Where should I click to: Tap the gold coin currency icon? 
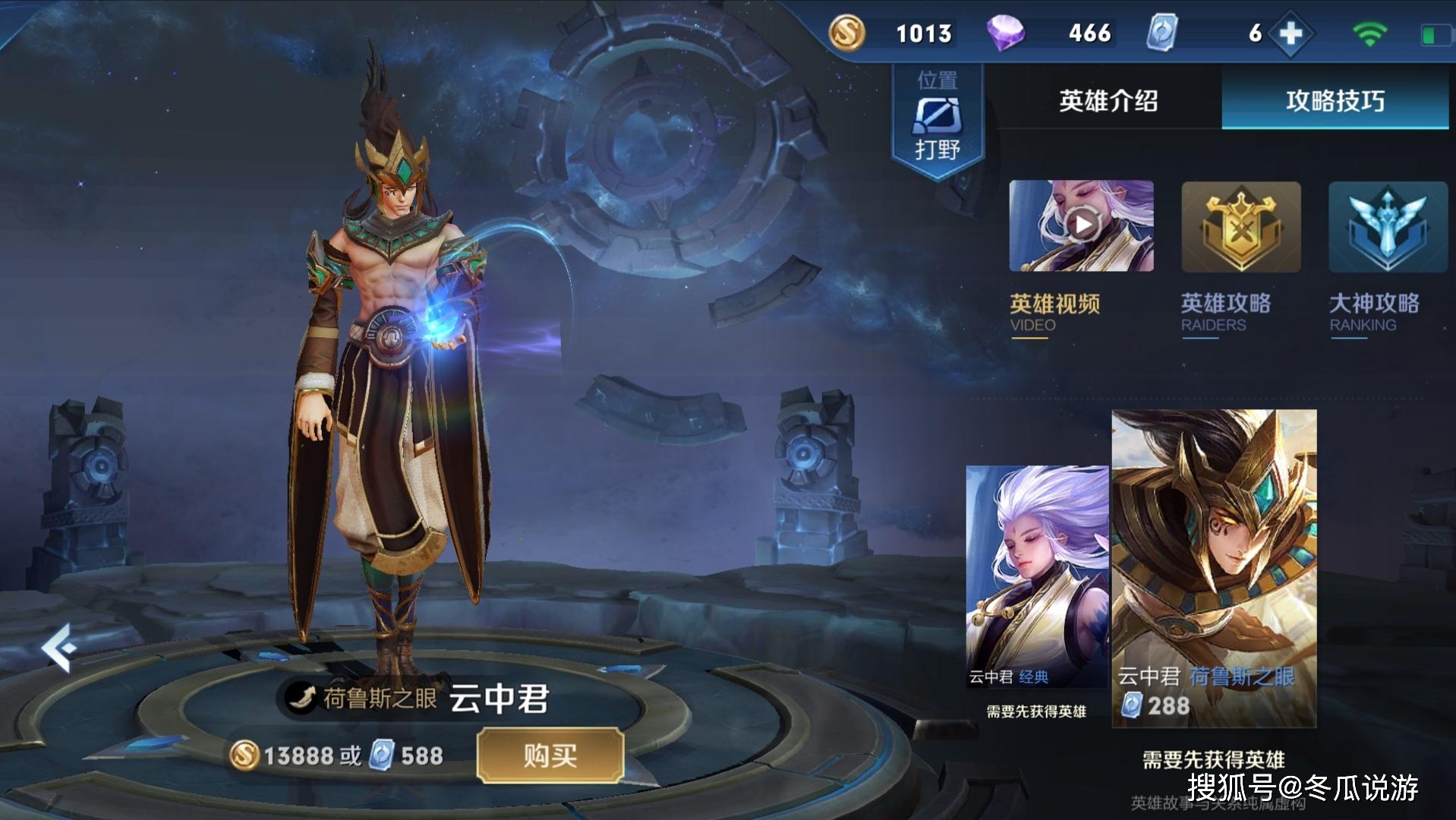coord(846,33)
